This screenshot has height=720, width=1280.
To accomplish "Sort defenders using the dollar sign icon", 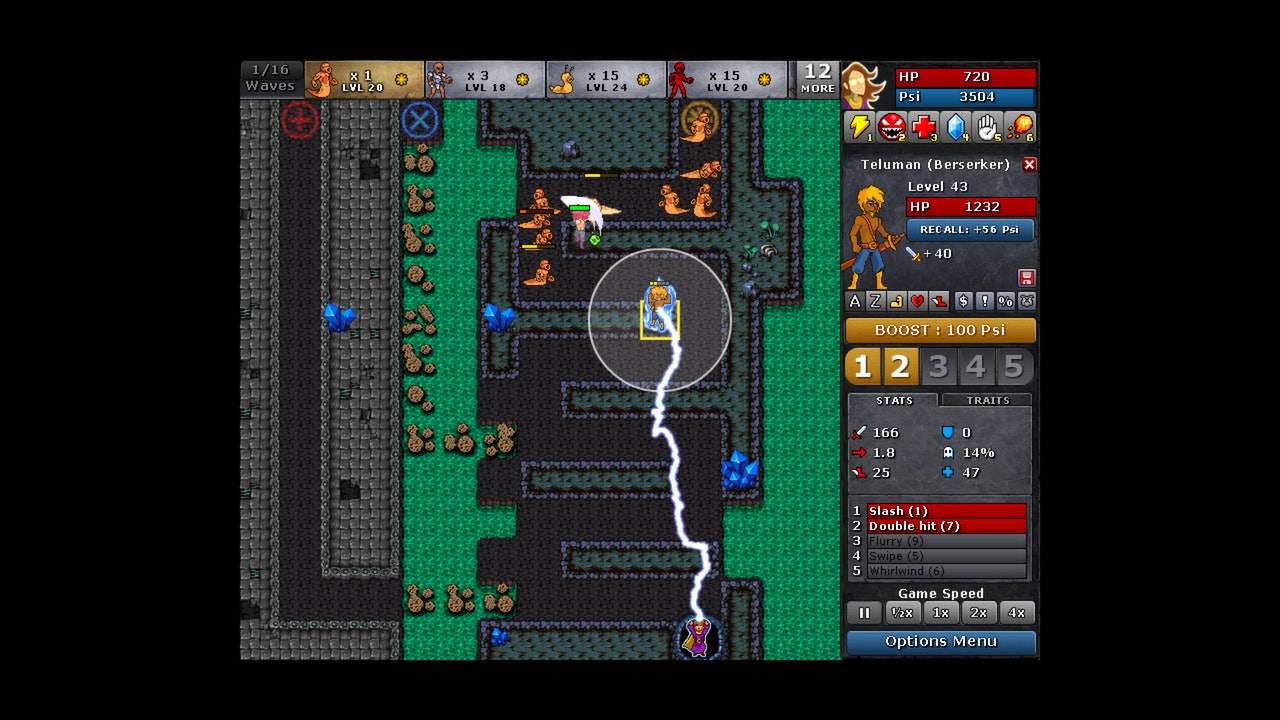I will pos(966,301).
